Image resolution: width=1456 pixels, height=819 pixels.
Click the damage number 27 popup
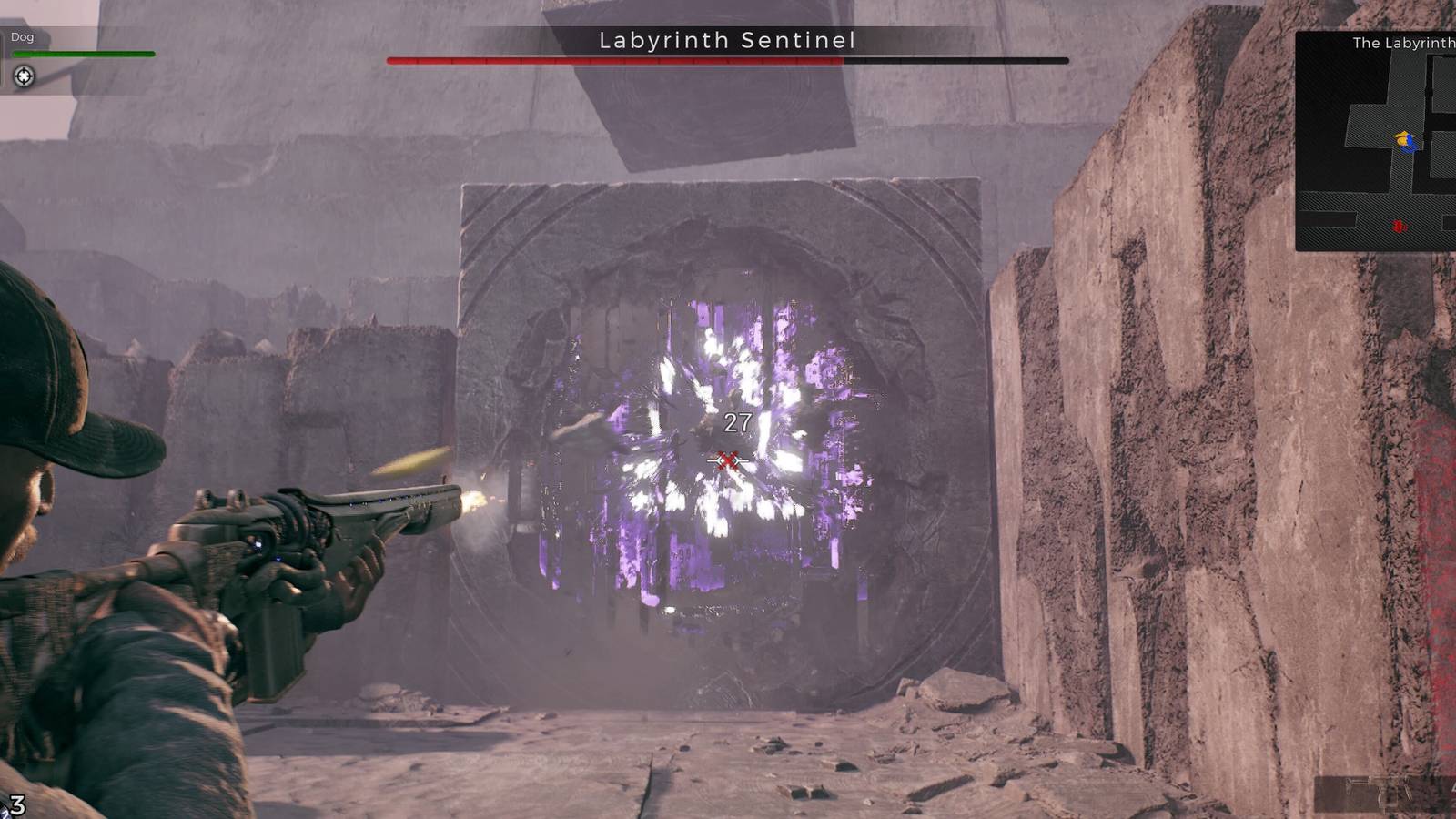[x=736, y=420]
